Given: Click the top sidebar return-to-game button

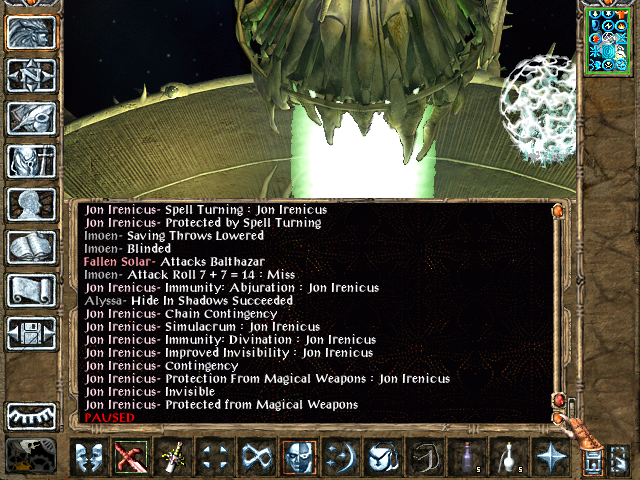Looking at the screenshot, I should click(x=31, y=32).
